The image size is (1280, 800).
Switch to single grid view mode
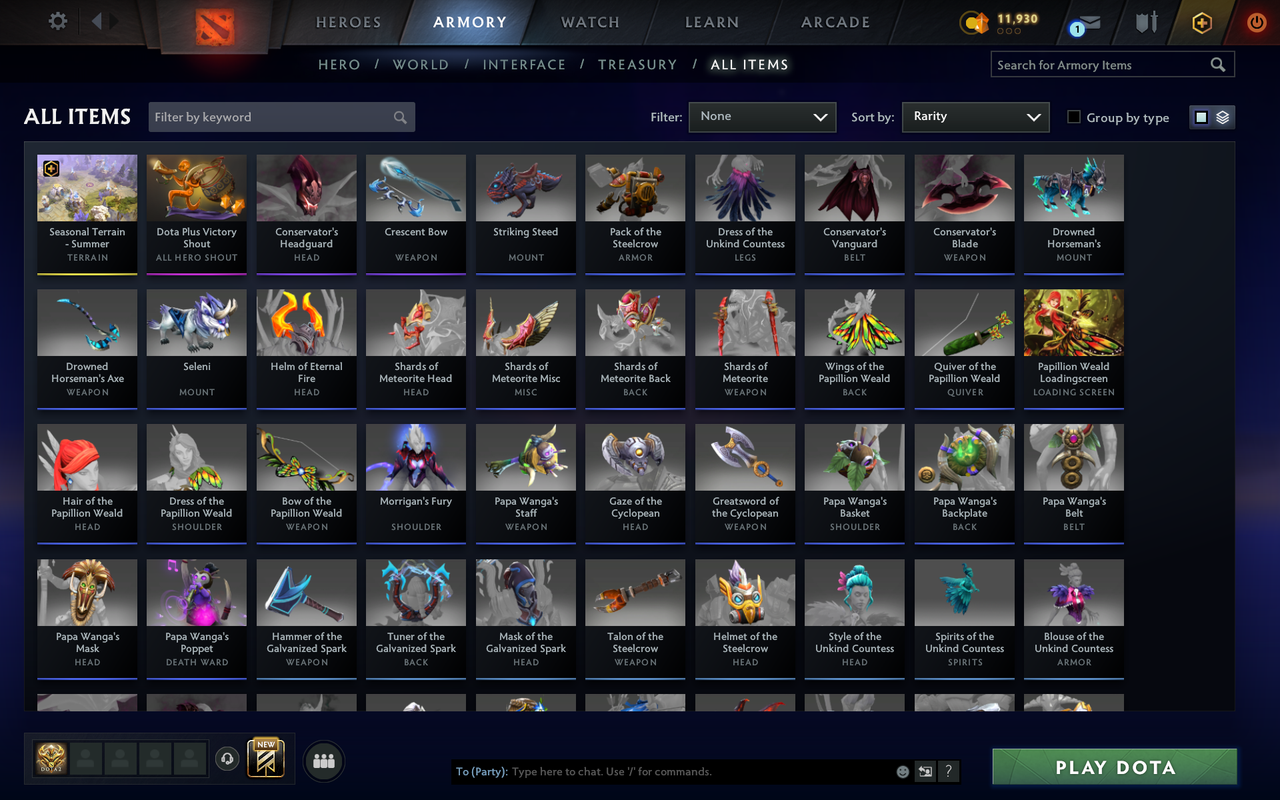pos(1200,116)
